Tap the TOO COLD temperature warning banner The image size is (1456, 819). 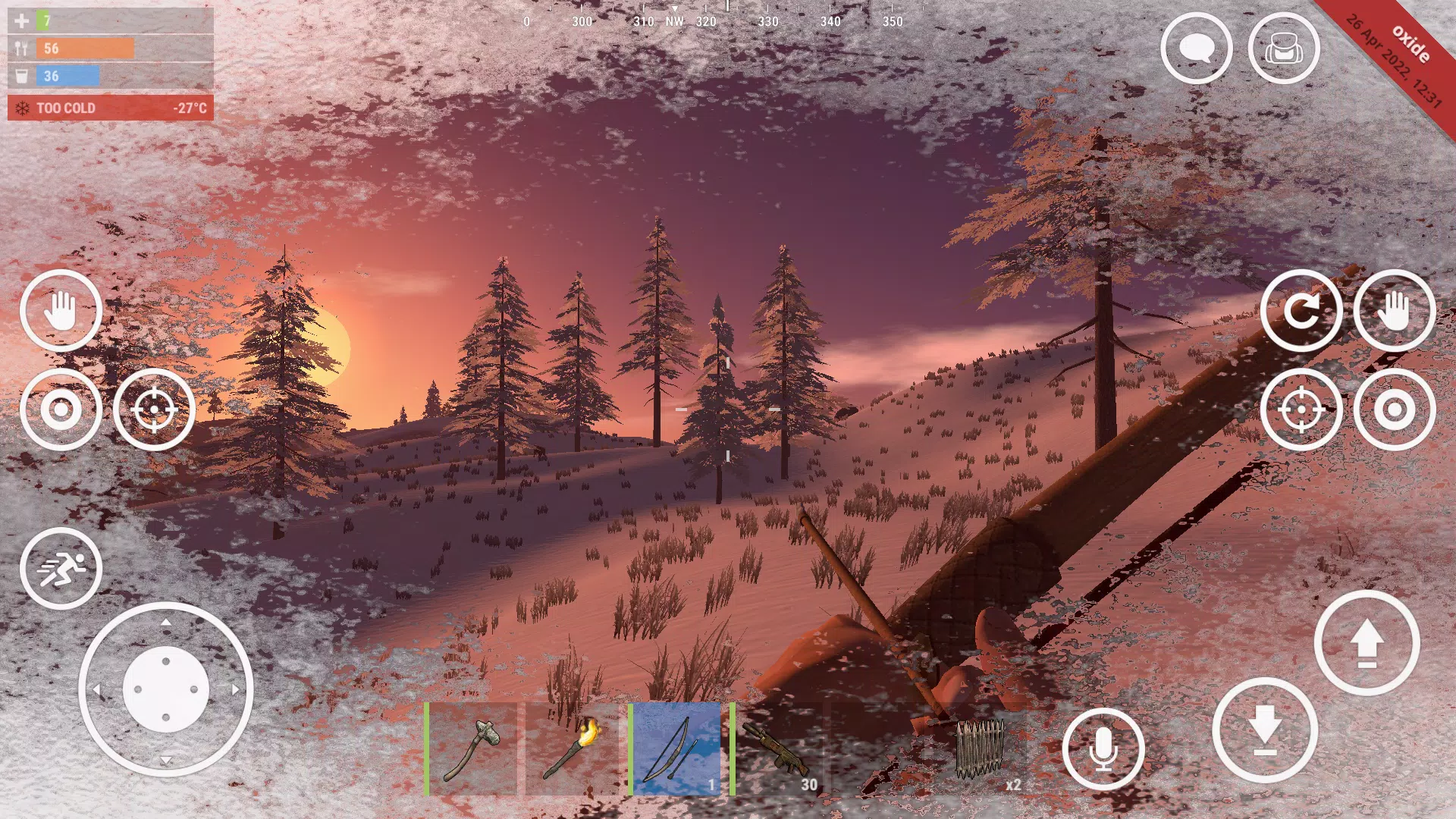pyautogui.click(x=111, y=108)
